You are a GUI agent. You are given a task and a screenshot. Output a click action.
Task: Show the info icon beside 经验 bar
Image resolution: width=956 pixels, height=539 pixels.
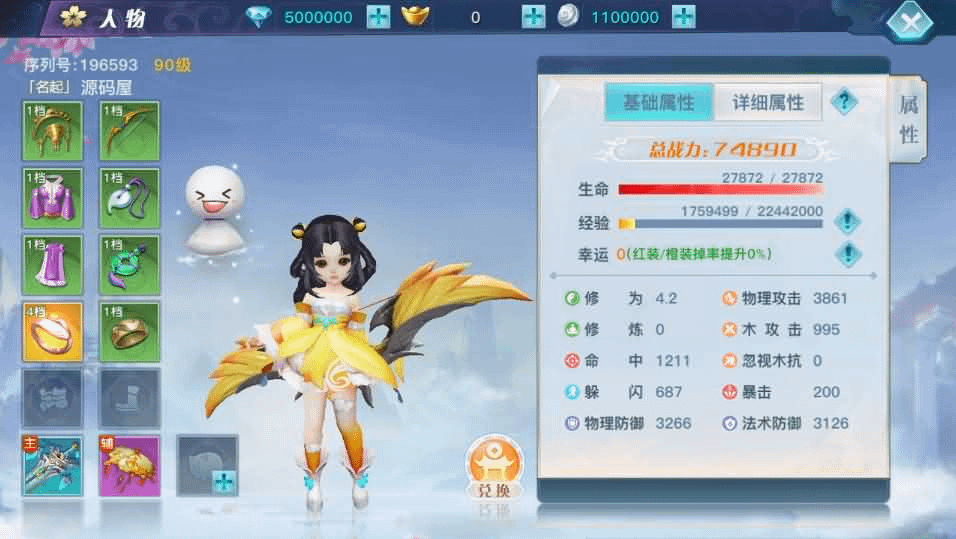tap(847, 221)
